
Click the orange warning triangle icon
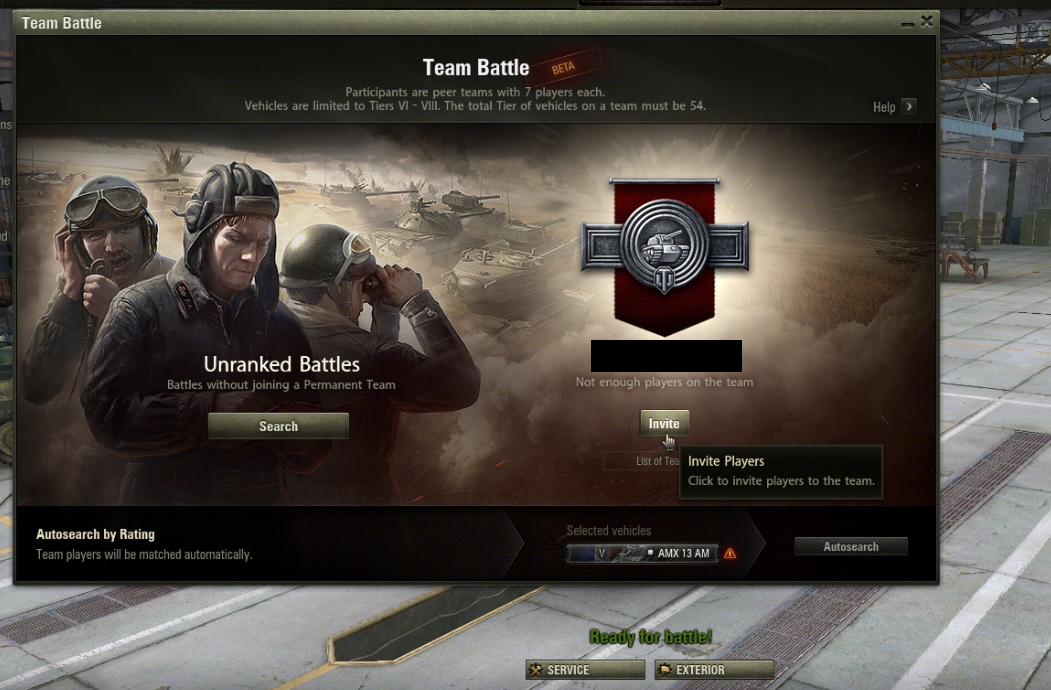coord(730,553)
